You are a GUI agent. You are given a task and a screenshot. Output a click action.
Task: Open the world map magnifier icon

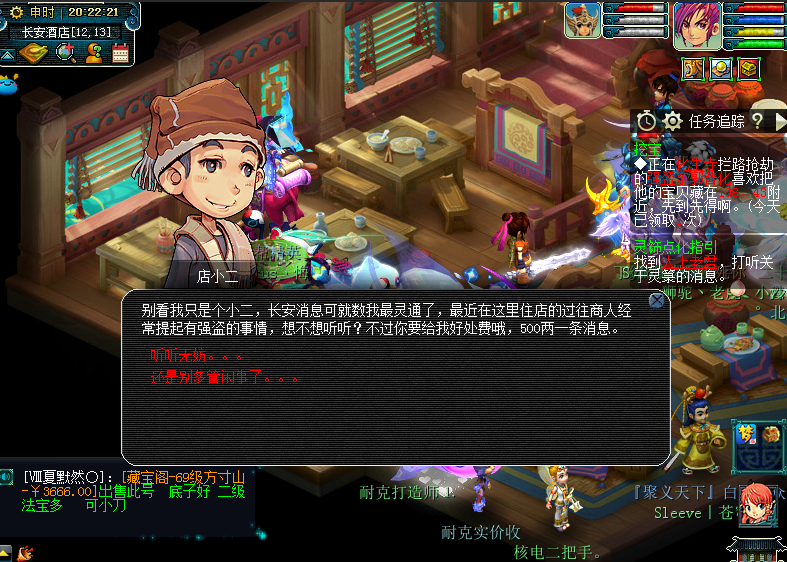pos(66,53)
